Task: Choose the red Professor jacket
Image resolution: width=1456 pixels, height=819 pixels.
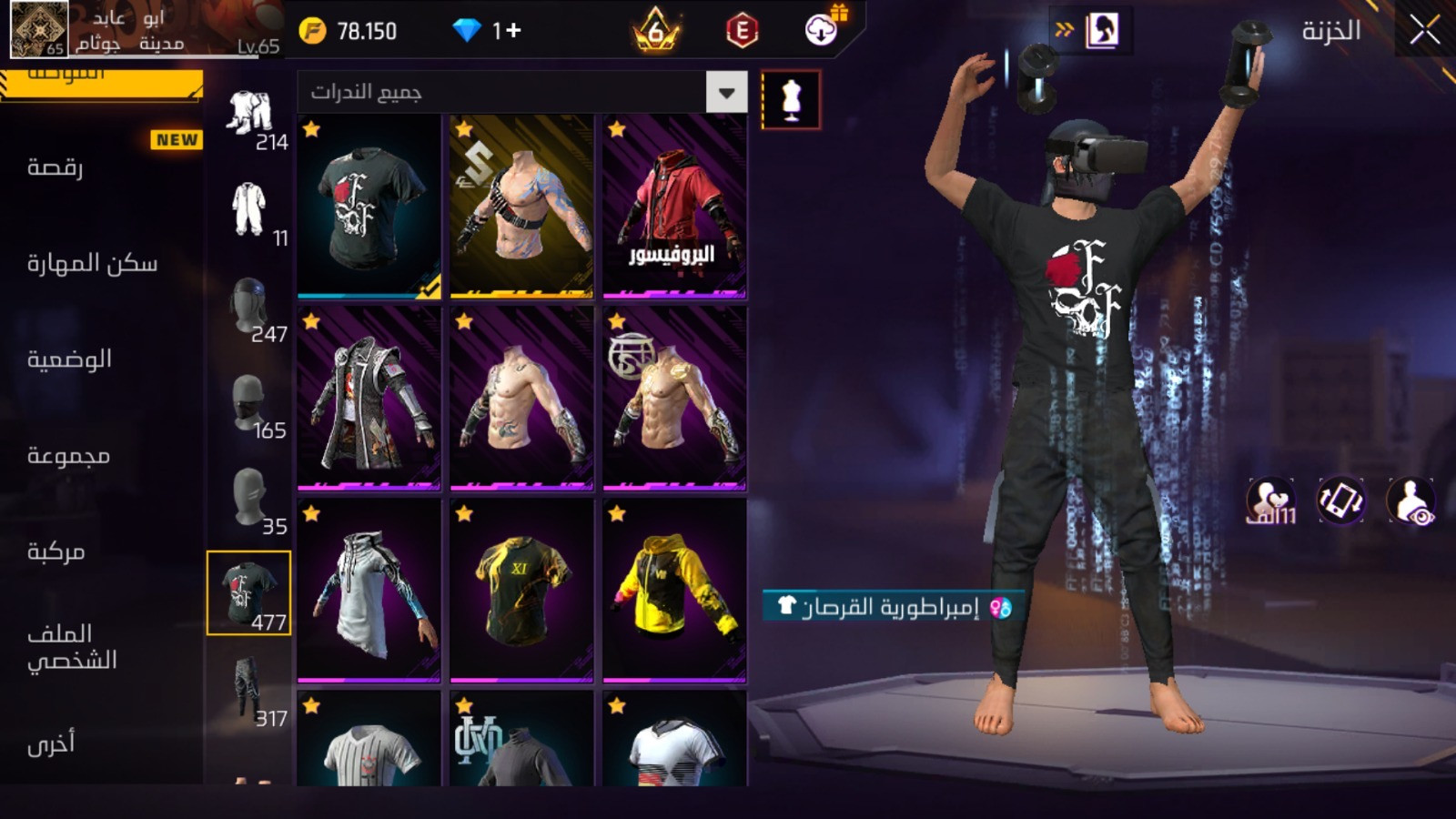Action: point(674,207)
